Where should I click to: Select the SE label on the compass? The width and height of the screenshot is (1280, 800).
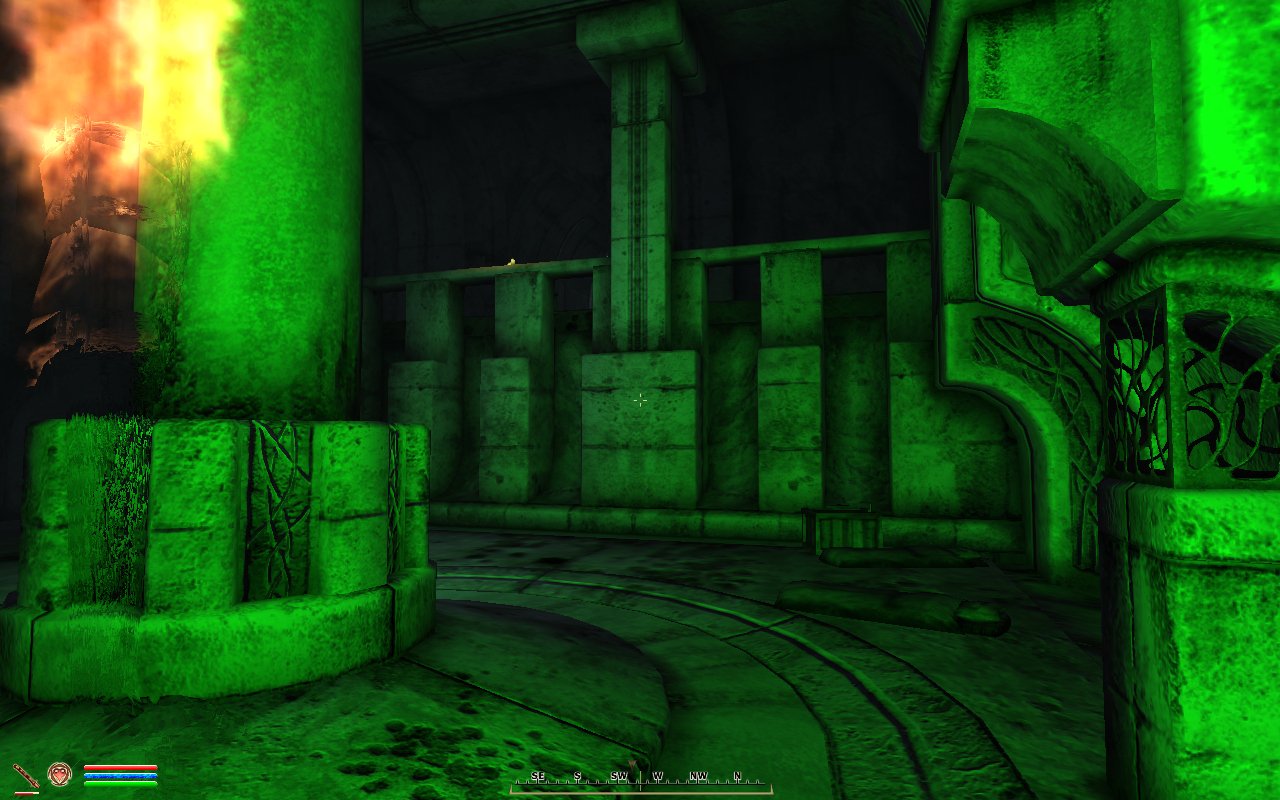[x=538, y=775]
